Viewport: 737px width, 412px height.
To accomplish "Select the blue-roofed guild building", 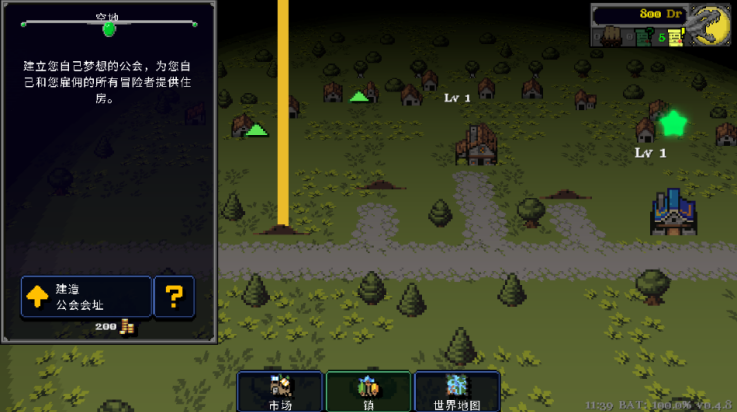I will (672, 210).
